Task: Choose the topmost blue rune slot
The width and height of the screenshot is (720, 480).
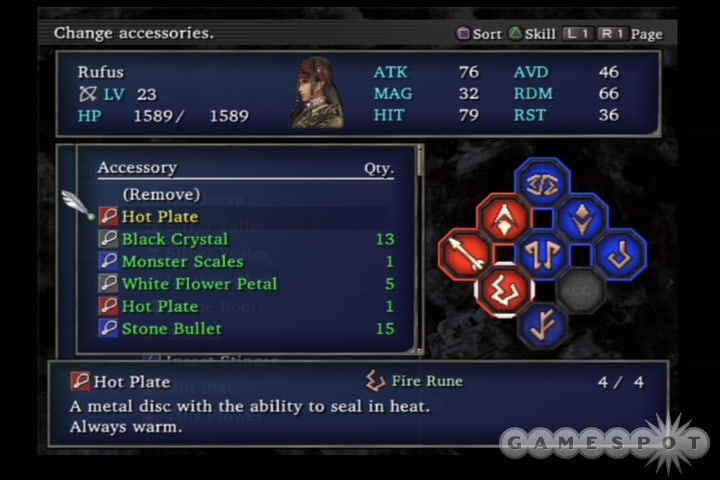Action: coord(542,182)
